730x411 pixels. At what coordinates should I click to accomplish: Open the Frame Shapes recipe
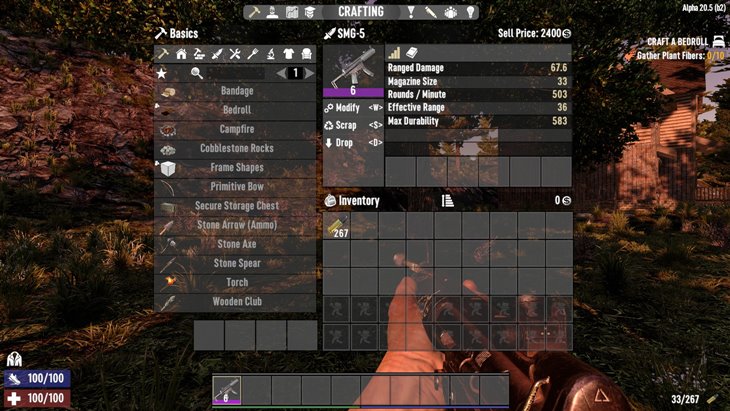236,167
